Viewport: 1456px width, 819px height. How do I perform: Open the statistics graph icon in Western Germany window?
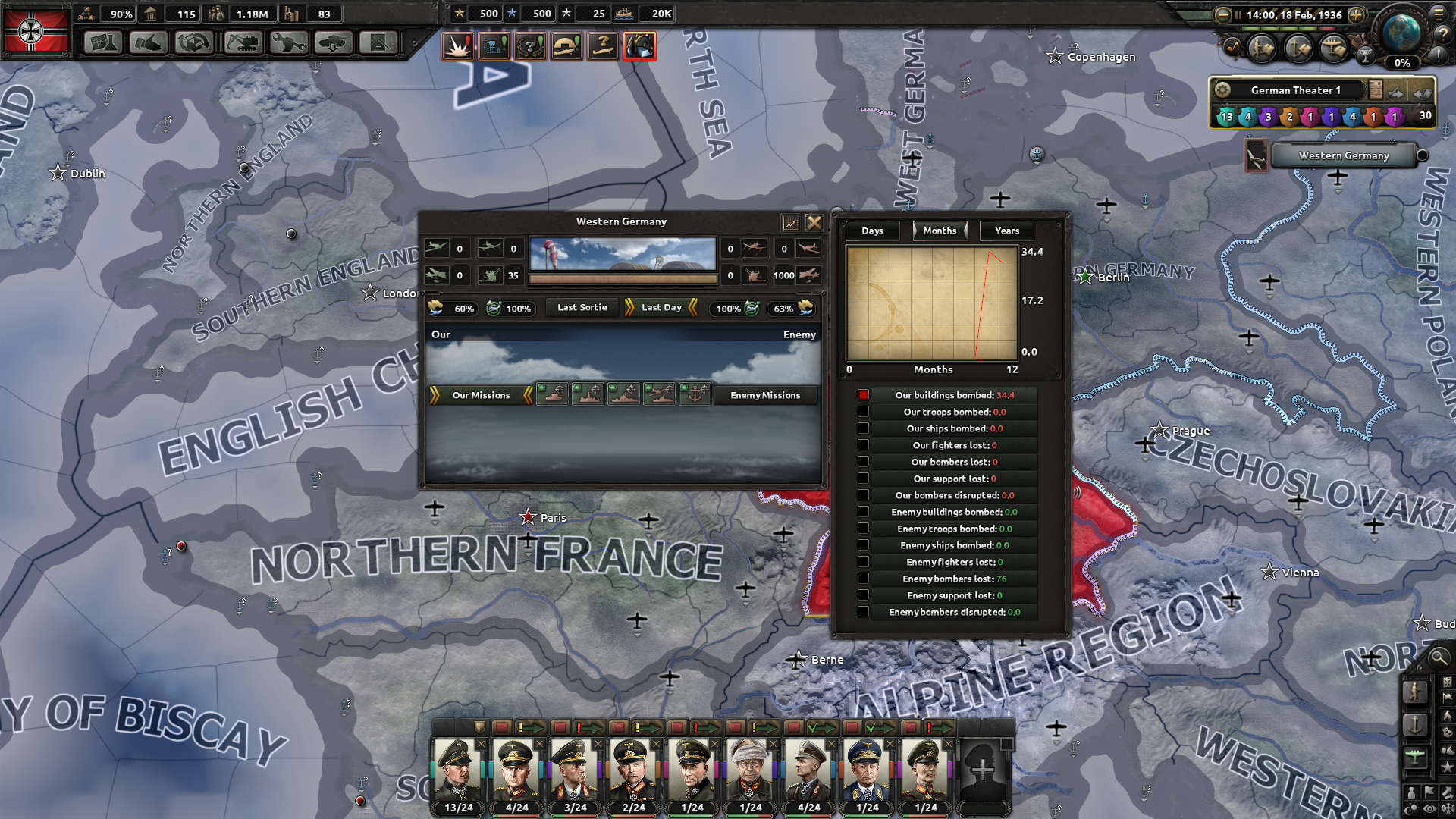(x=790, y=222)
